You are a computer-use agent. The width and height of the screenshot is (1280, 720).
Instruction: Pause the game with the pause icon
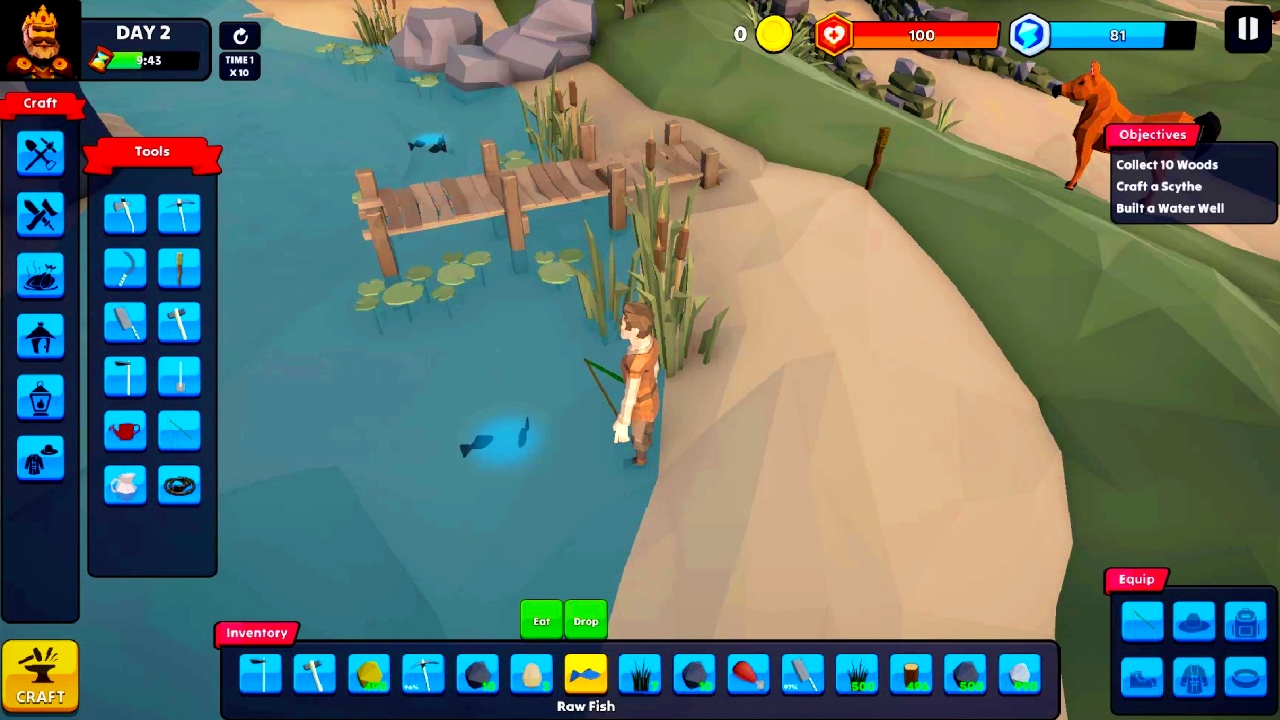tap(1247, 30)
